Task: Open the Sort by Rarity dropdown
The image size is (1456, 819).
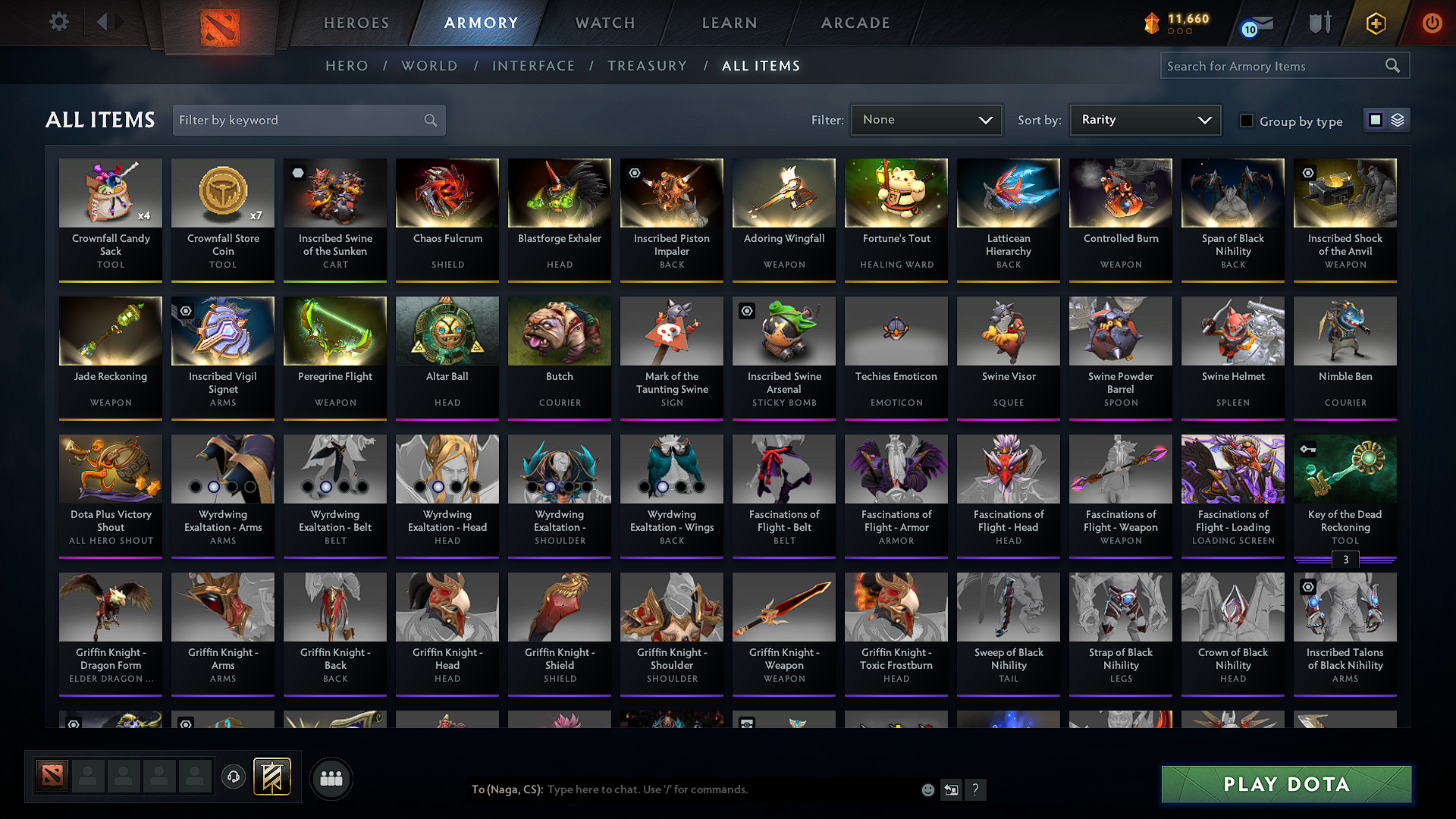Action: [1144, 120]
